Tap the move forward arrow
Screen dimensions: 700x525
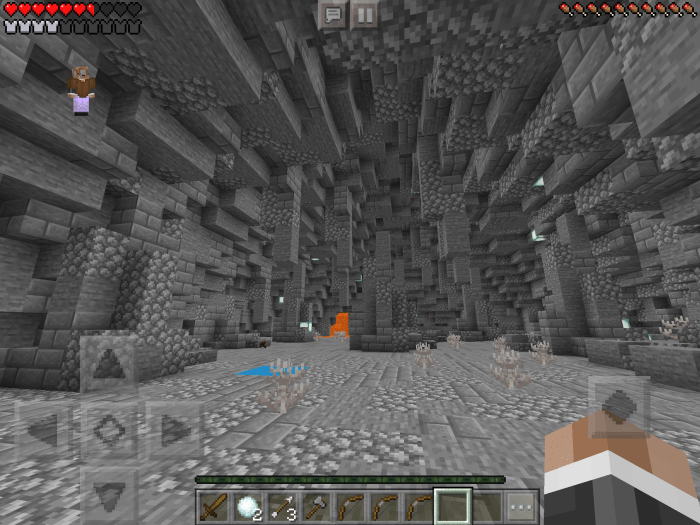(x=108, y=364)
